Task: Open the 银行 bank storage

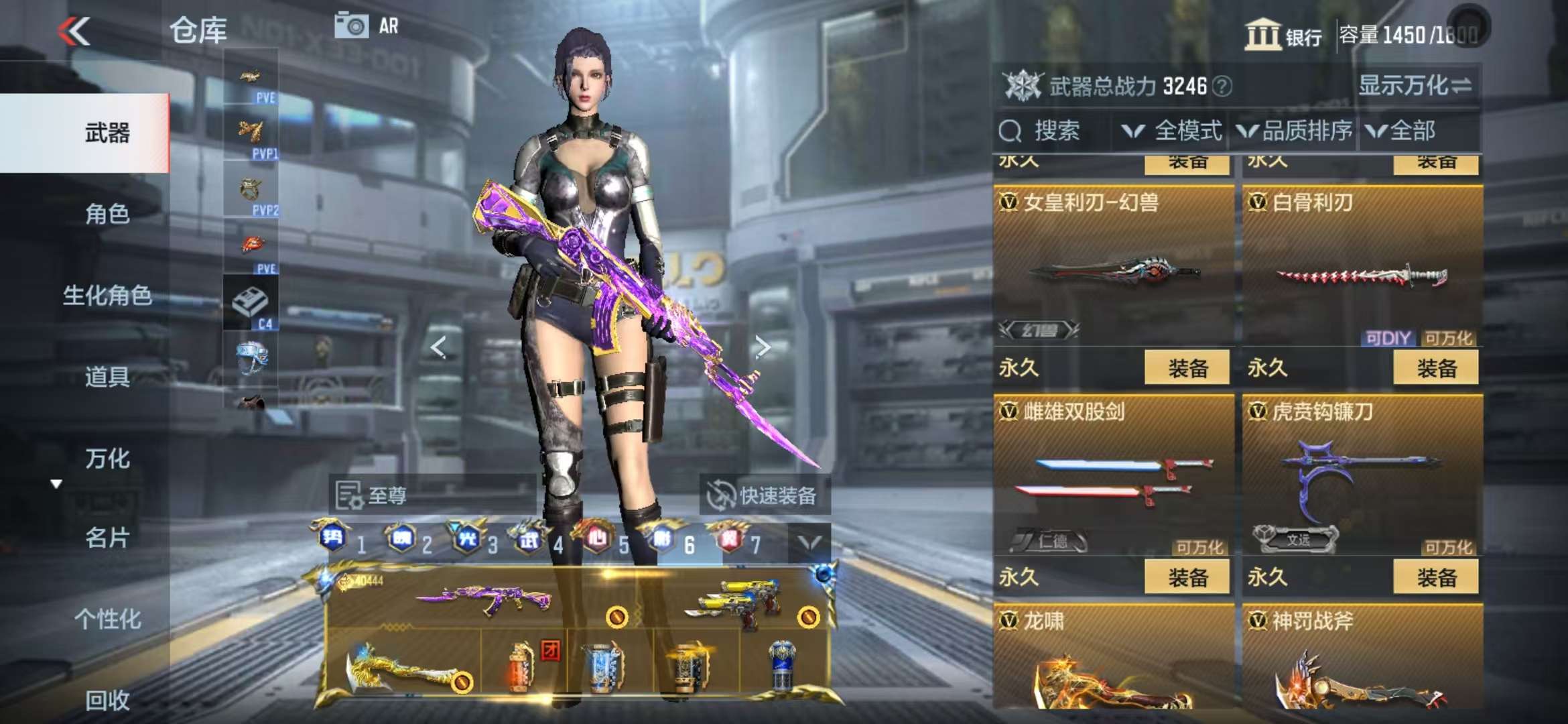Action: (x=1283, y=35)
